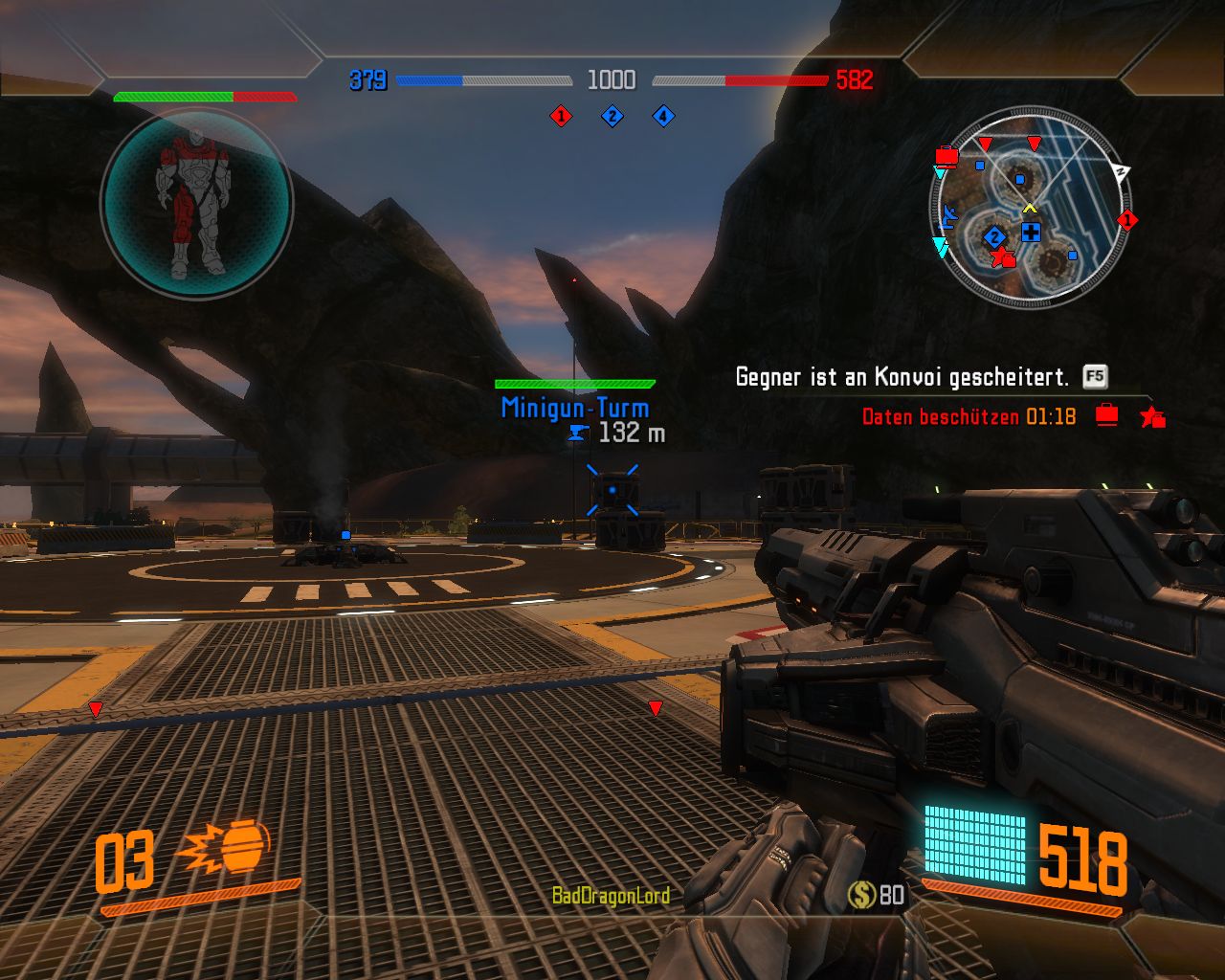Click the BadDragonLord player name
1225x980 pixels.
[x=611, y=896]
